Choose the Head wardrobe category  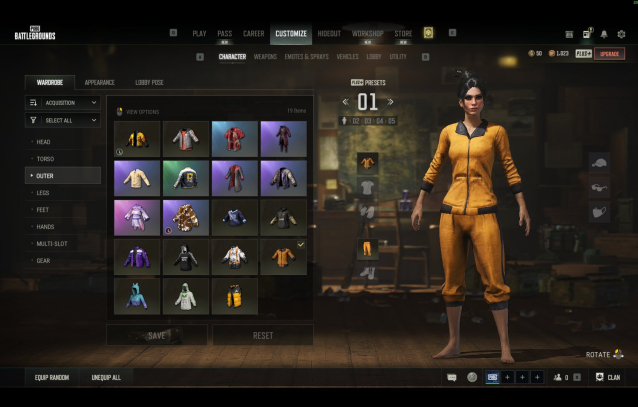click(45, 142)
